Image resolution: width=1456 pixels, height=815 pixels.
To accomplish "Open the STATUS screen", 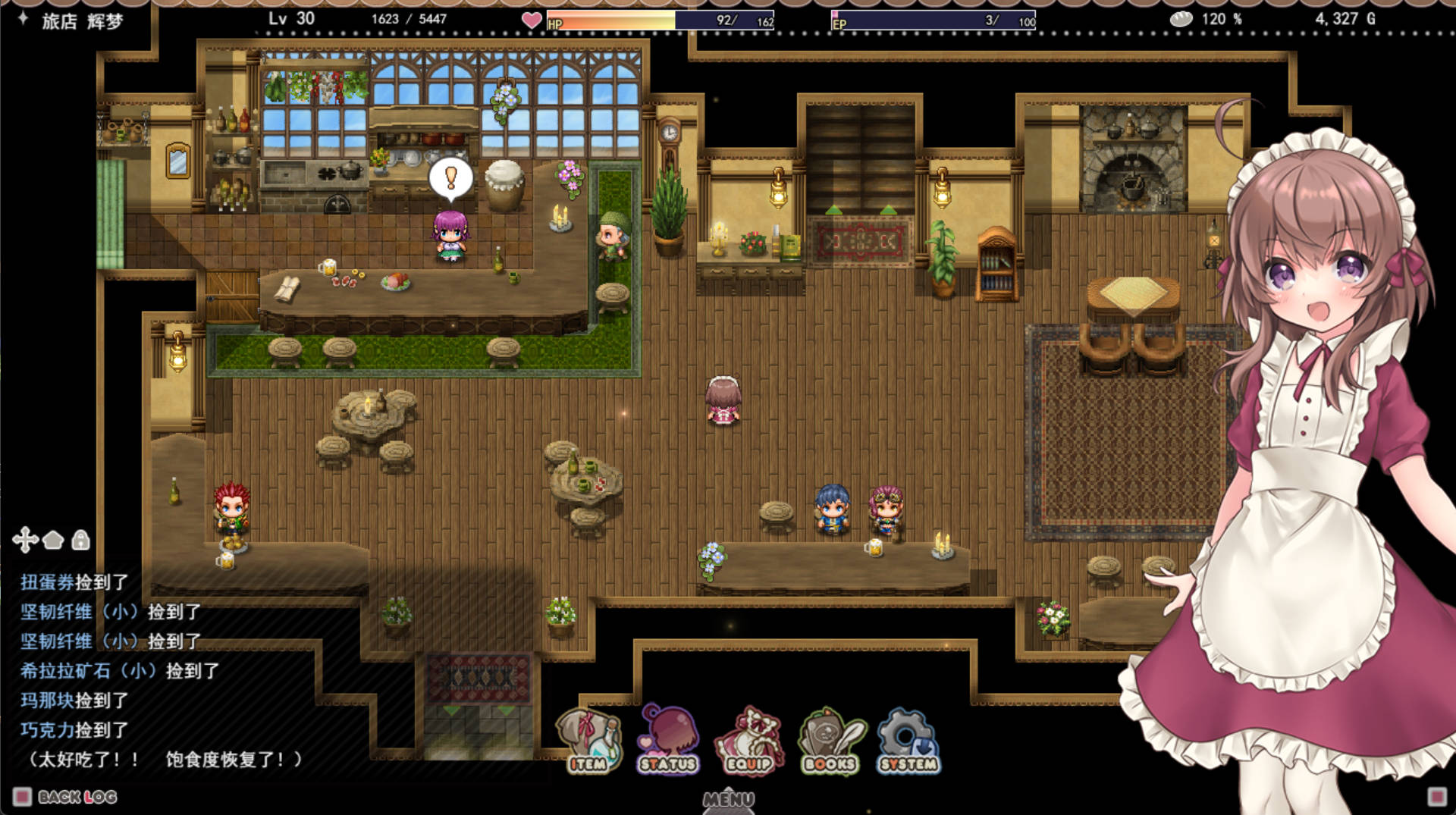I will coord(668,741).
